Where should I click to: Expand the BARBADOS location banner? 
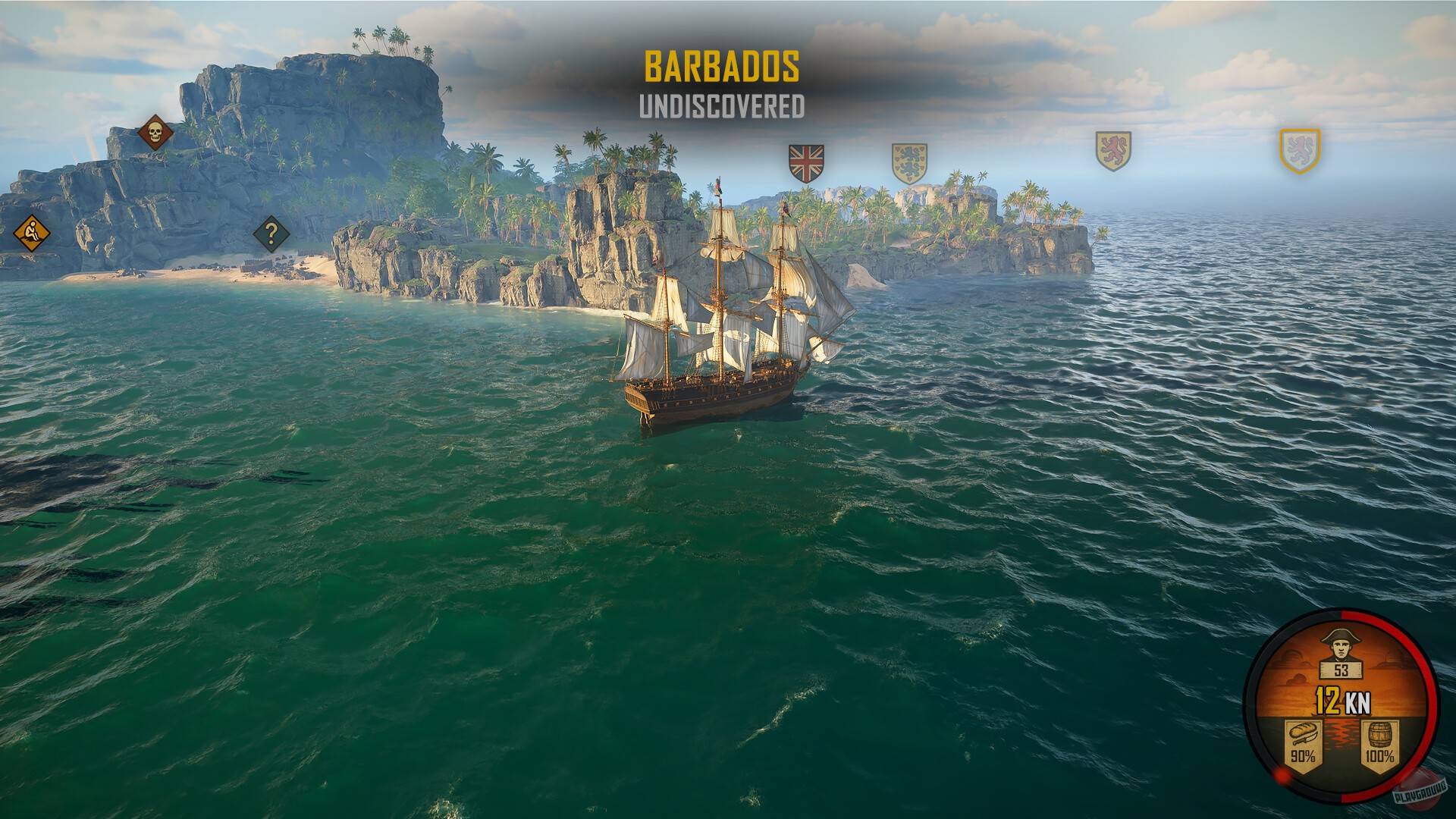tap(722, 67)
